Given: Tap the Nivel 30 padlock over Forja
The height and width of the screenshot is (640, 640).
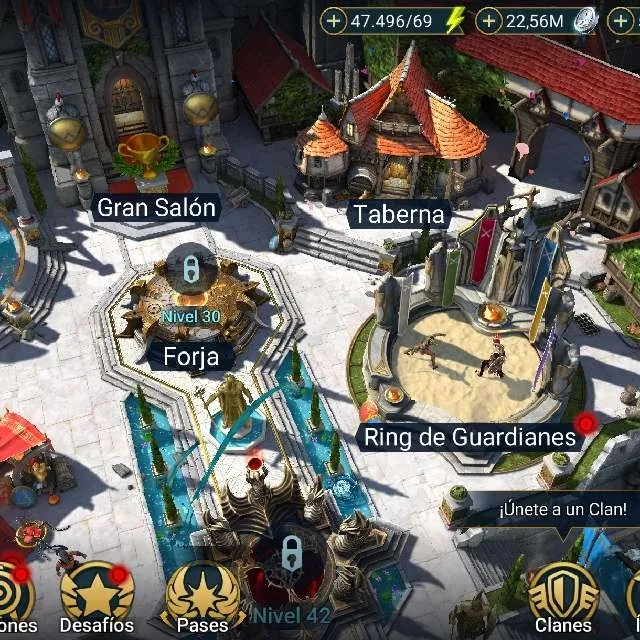Looking at the screenshot, I should (x=189, y=268).
